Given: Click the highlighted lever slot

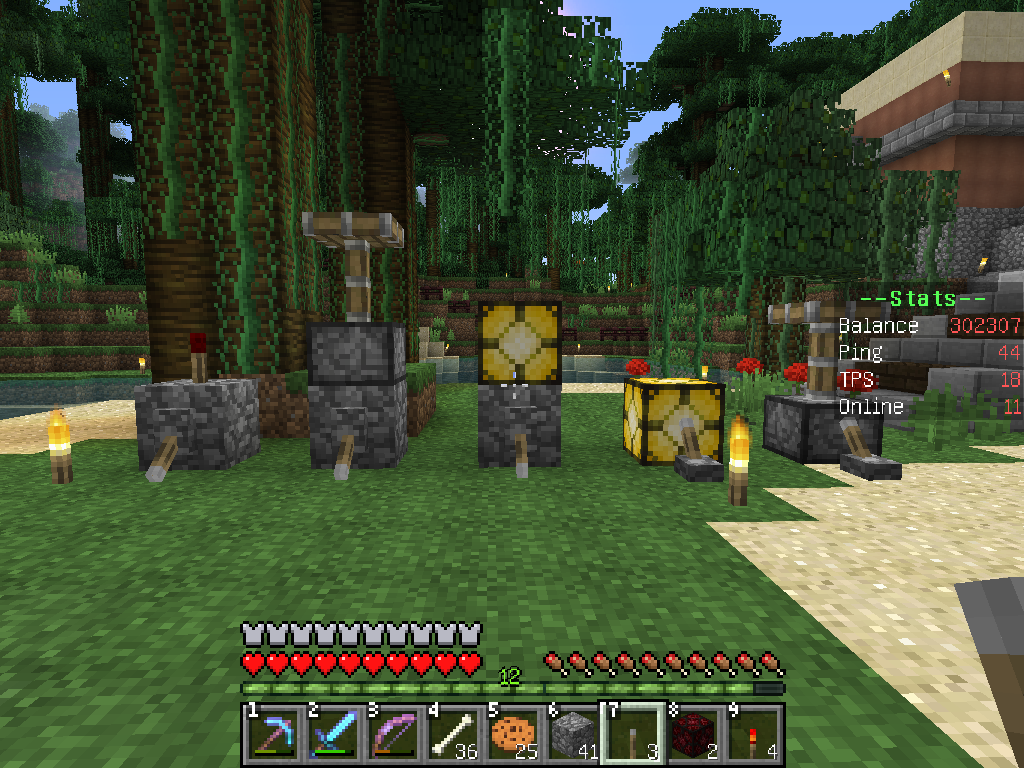Looking at the screenshot, I should (631, 735).
